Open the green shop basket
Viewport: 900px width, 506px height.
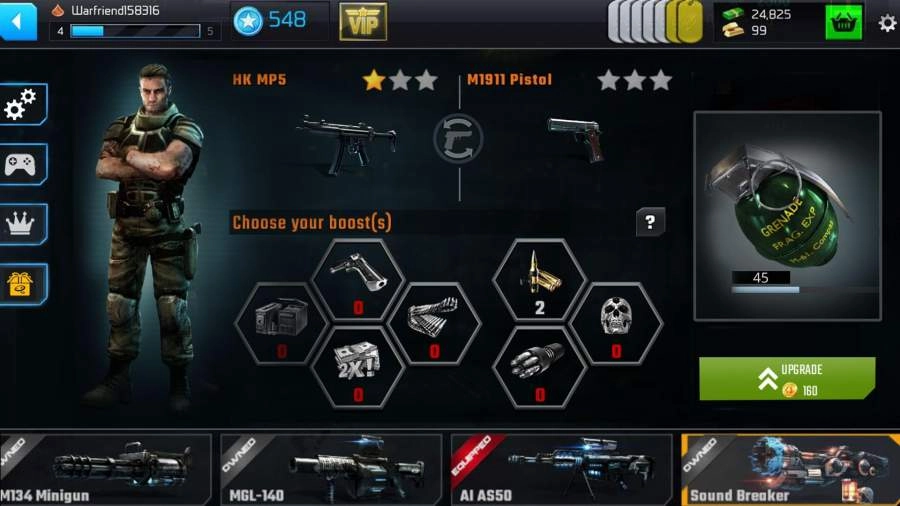coord(843,22)
